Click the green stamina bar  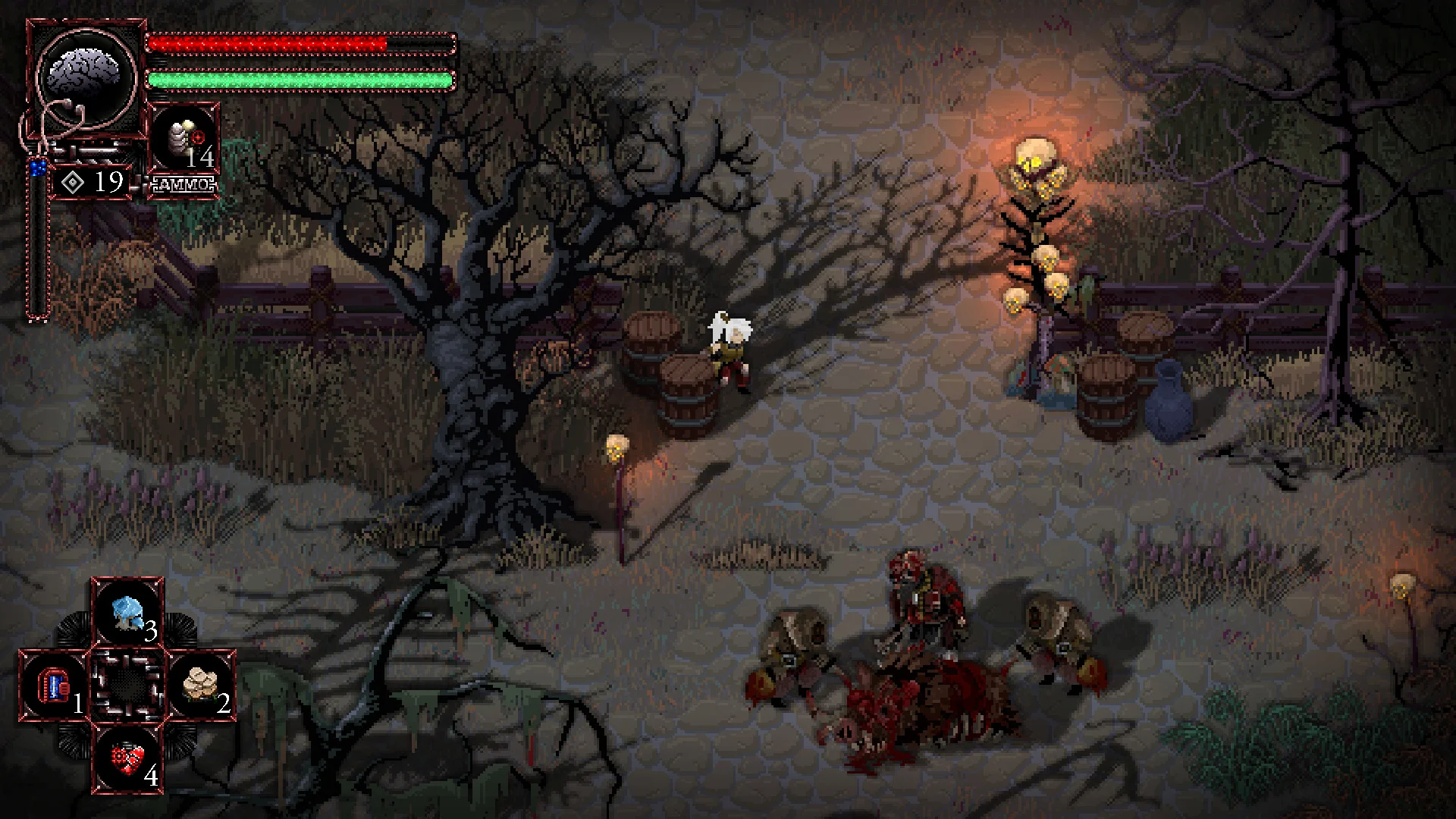click(x=296, y=80)
